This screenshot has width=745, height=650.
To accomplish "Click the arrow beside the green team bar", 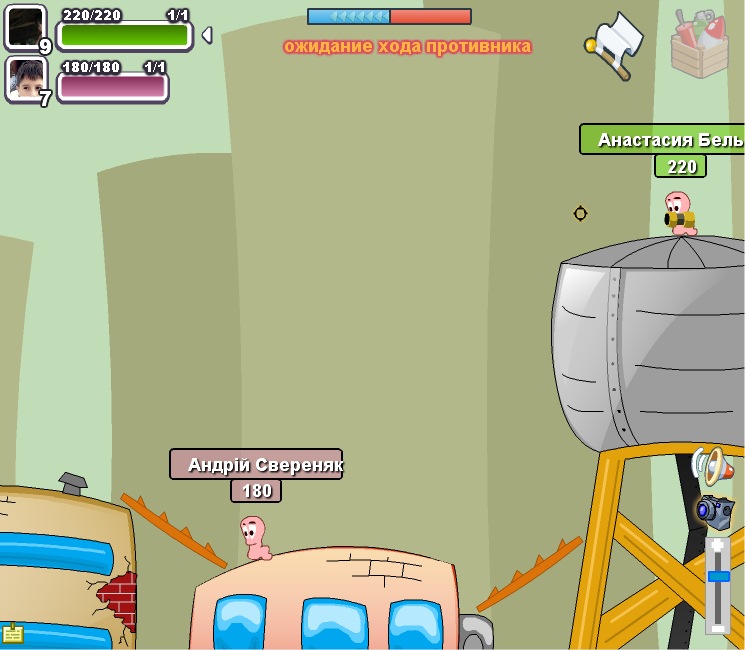I will pos(206,35).
